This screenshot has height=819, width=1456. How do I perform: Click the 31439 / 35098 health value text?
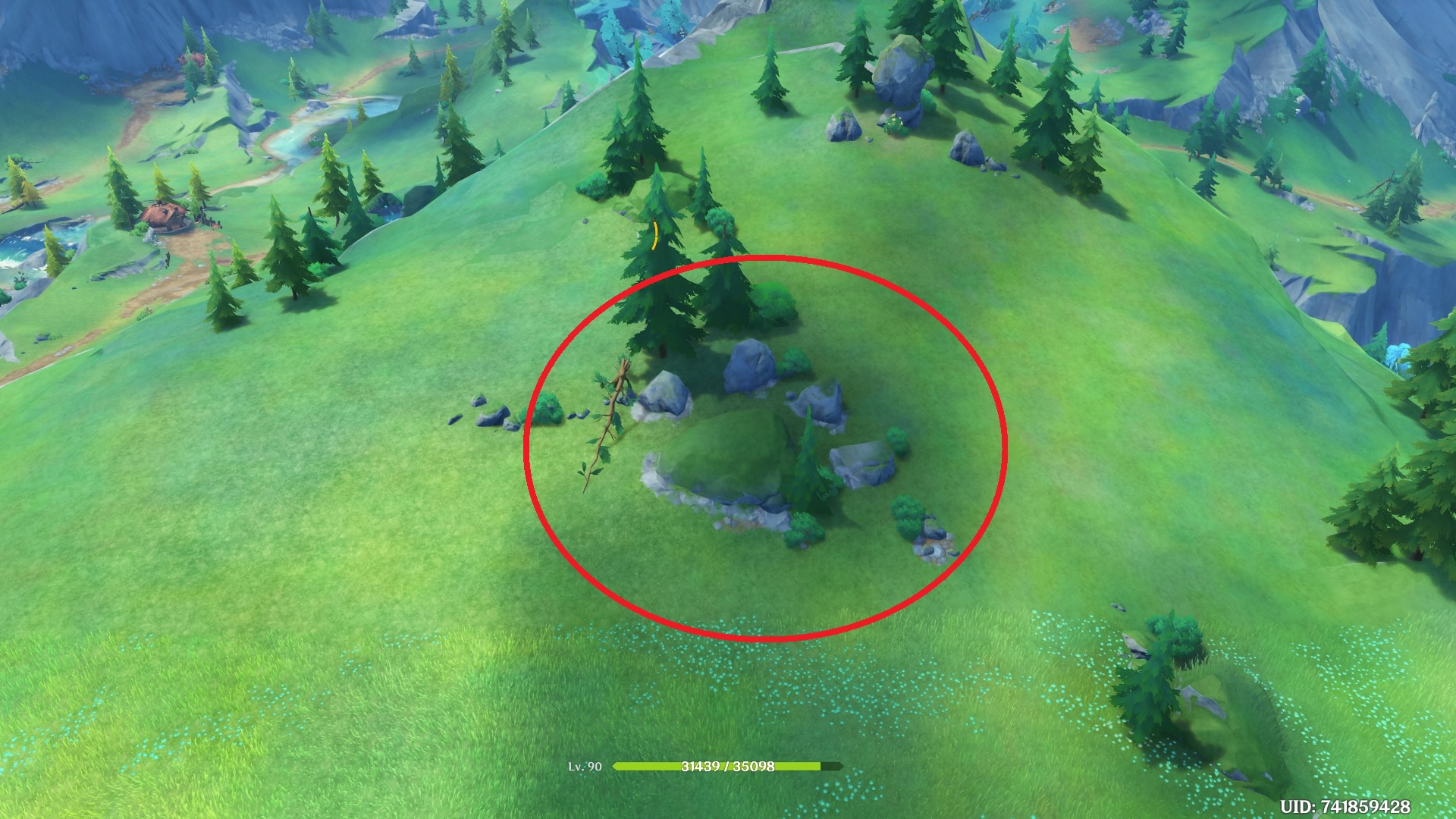tap(726, 767)
